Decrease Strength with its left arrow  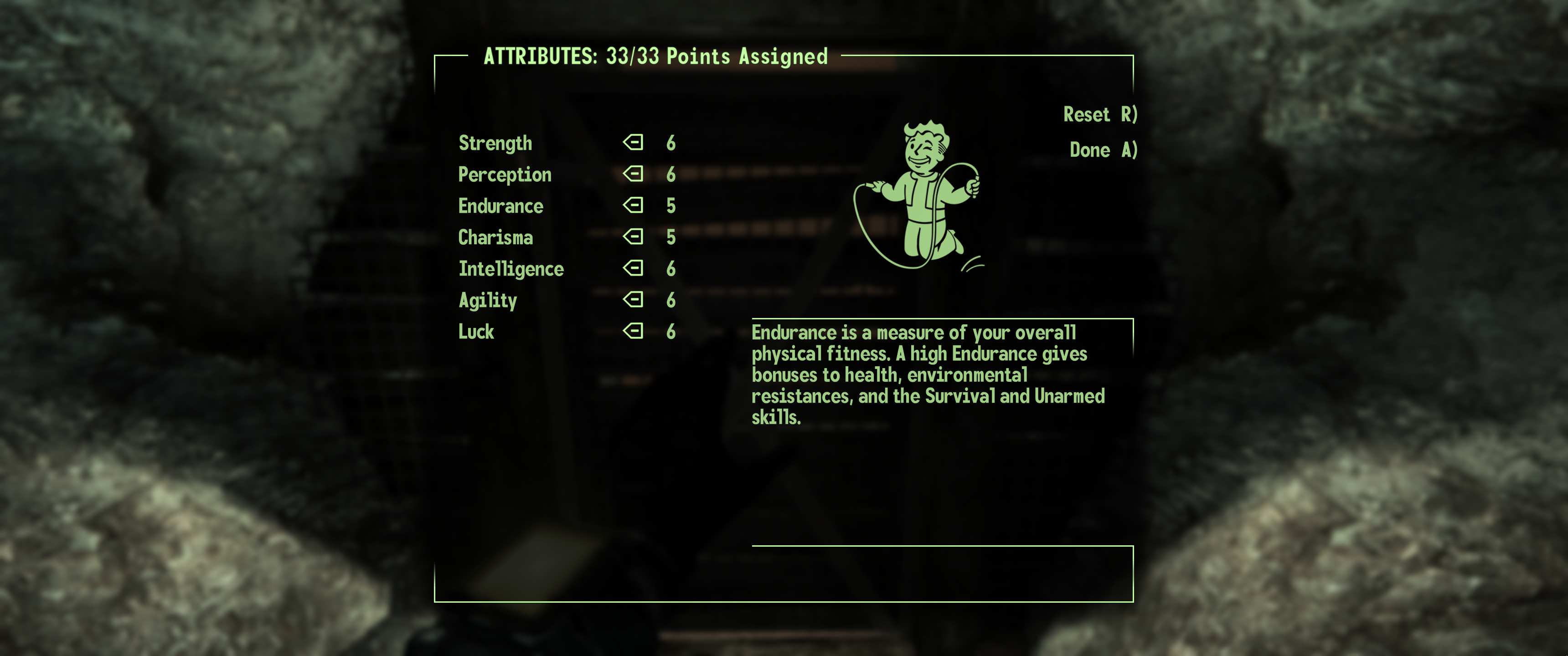(633, 143)
